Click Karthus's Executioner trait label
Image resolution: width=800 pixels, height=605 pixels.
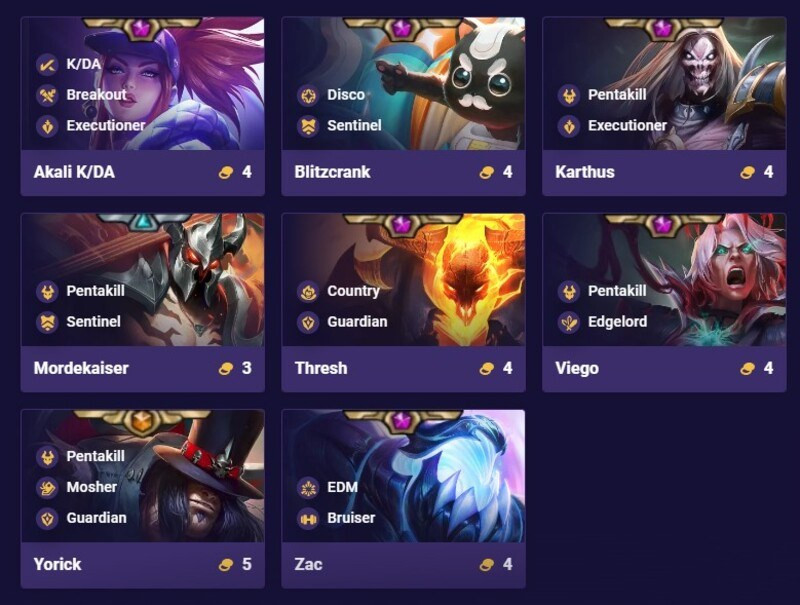tap(627, 126)
